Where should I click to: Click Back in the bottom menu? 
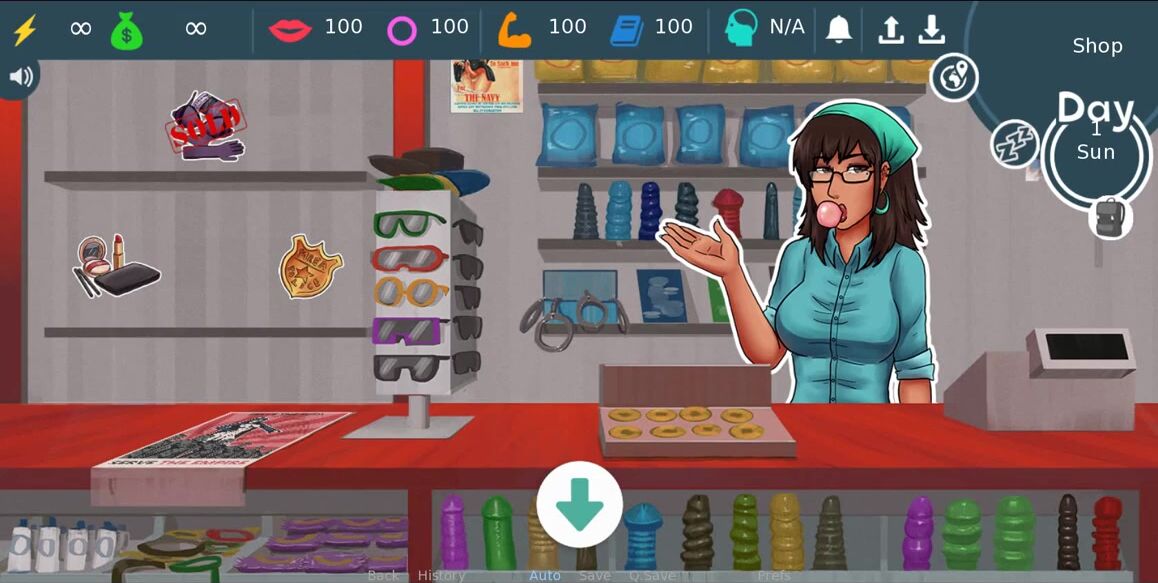click(383, 575)
